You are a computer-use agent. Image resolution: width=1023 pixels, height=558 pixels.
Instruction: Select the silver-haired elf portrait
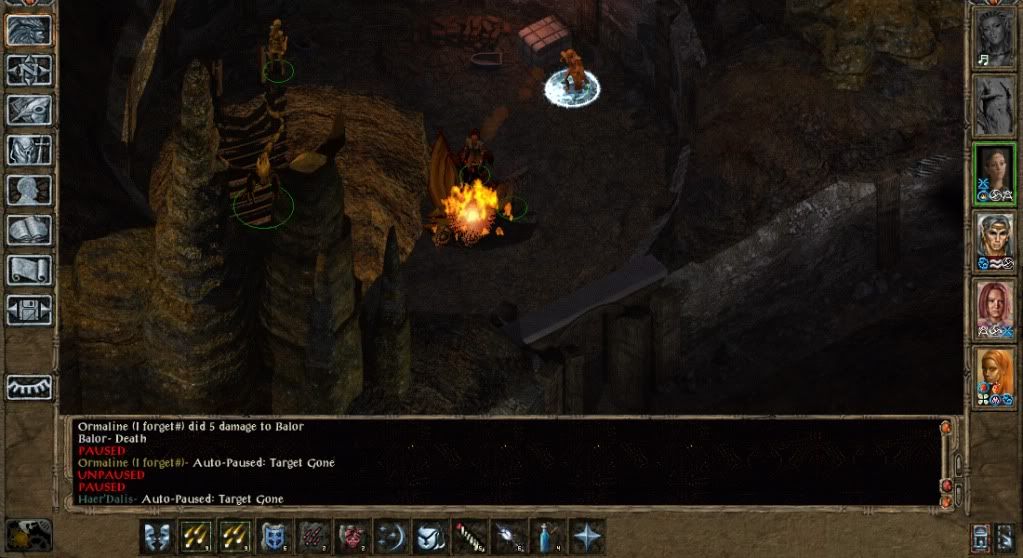994,240
